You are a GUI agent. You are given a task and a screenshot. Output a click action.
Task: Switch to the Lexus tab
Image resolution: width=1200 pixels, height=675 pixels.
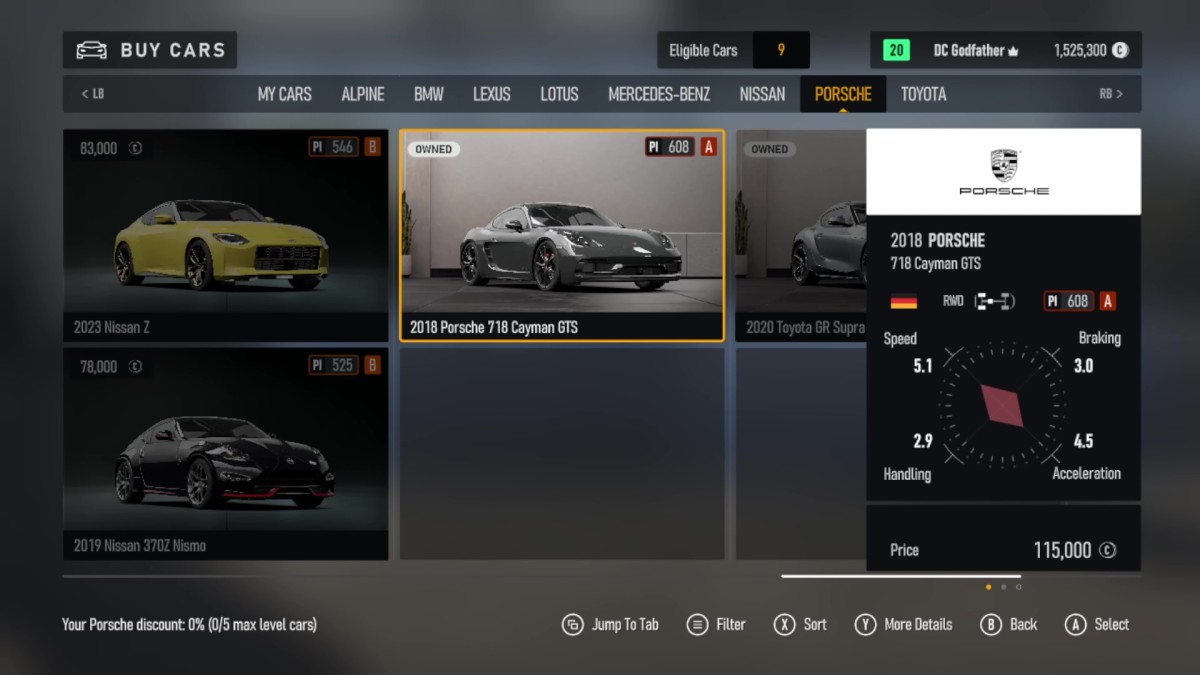click(491, 94)
